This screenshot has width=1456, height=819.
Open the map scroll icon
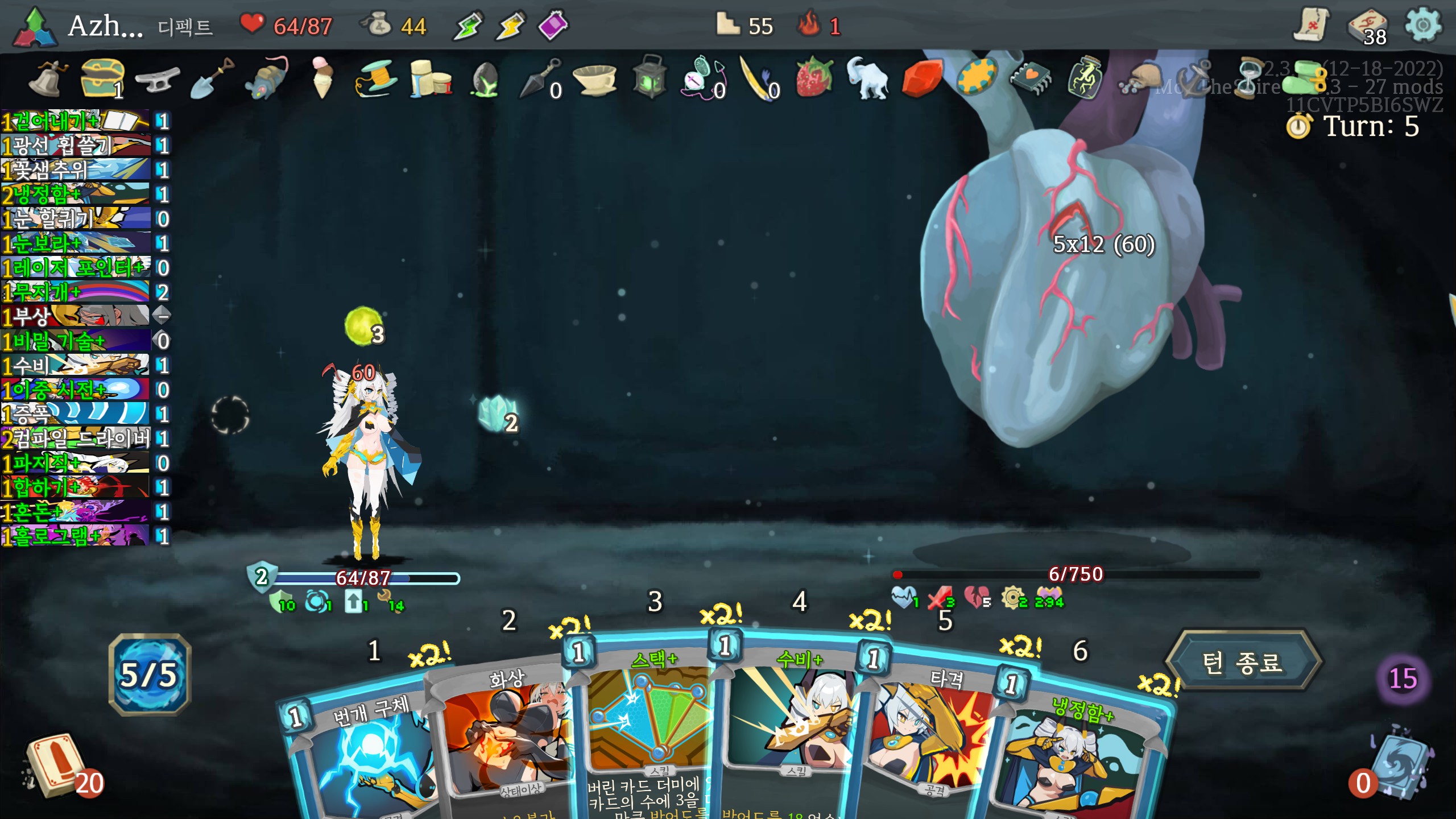(1312, 25)
